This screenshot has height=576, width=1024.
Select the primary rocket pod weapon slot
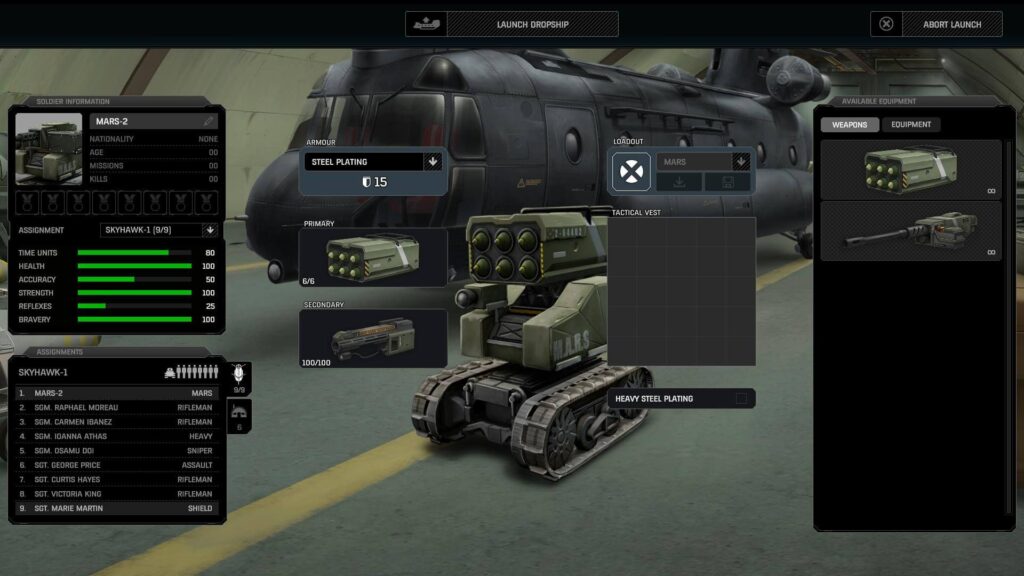[x=373, y=257]
